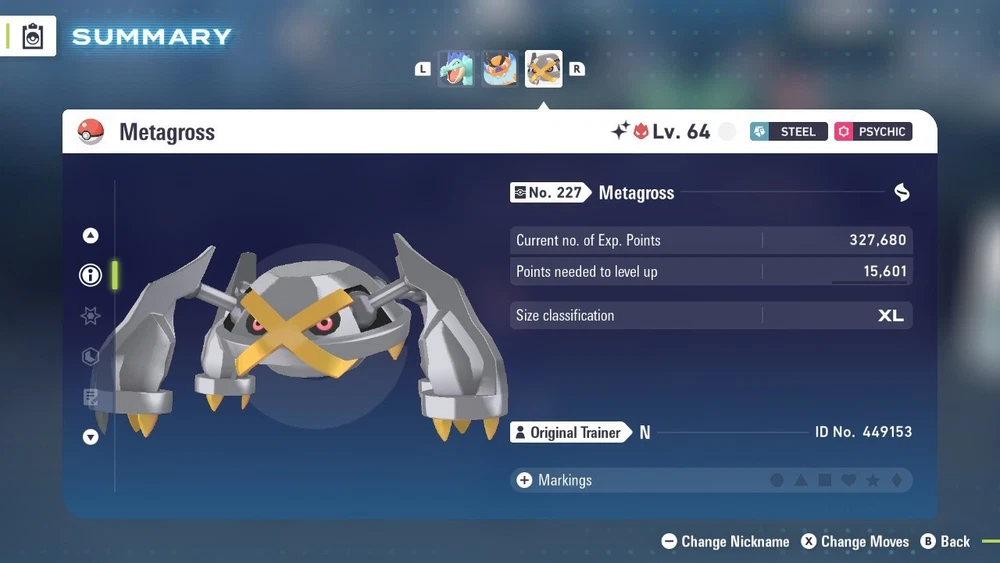
Task: Show the hexagon stats page tab
Action: tap(90, 357)
